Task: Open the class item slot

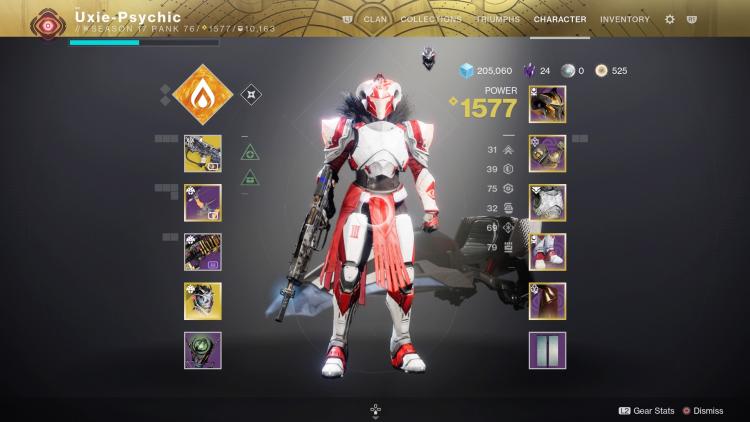Action: (x=547, y=300)
